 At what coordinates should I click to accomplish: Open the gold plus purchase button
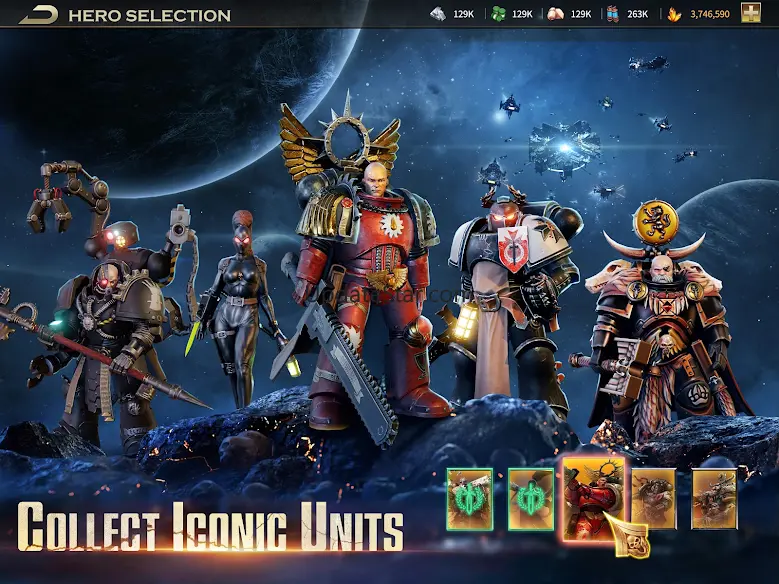(x=750, y=13)
